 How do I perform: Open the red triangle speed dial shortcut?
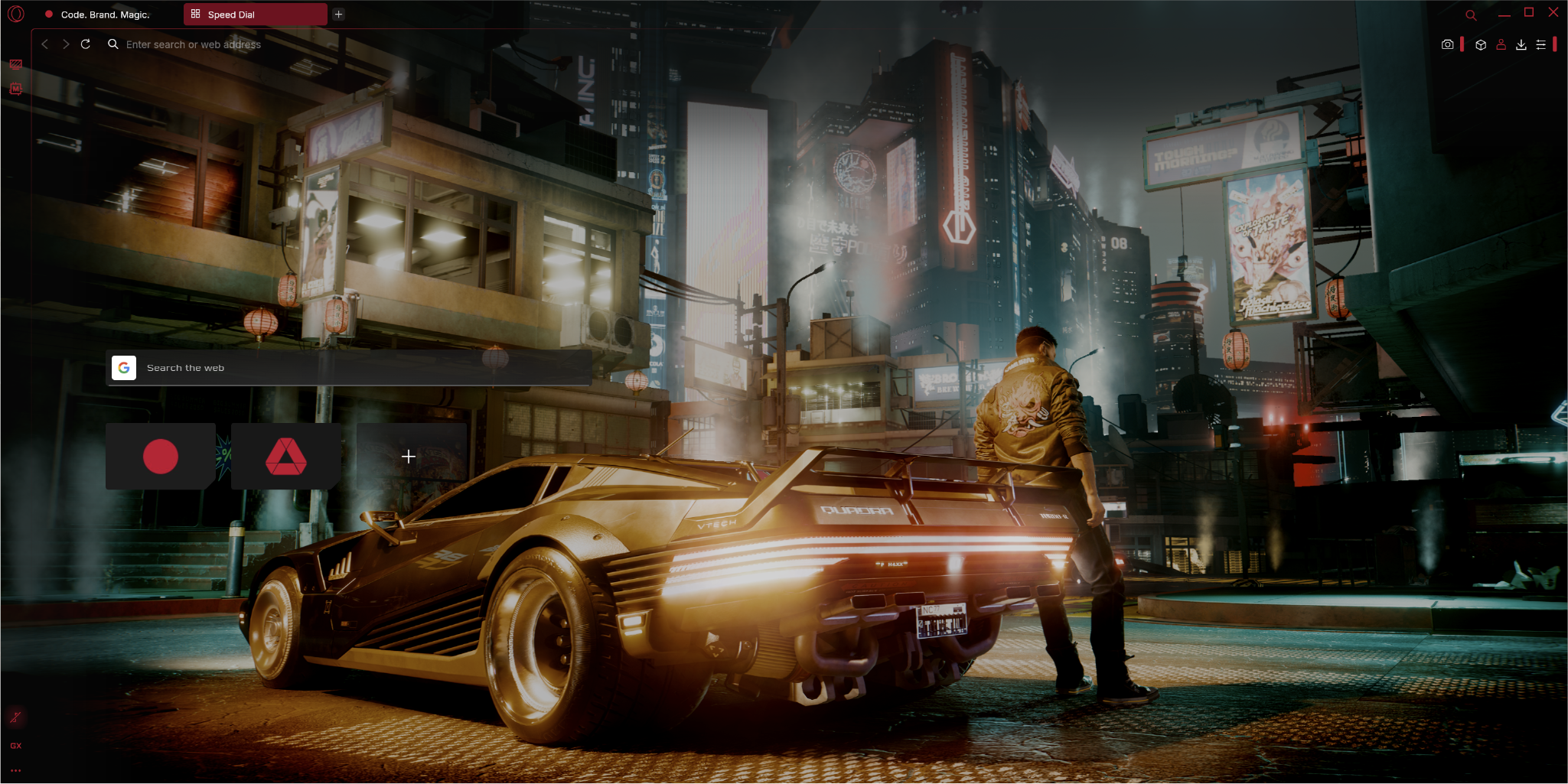point(285,457)
